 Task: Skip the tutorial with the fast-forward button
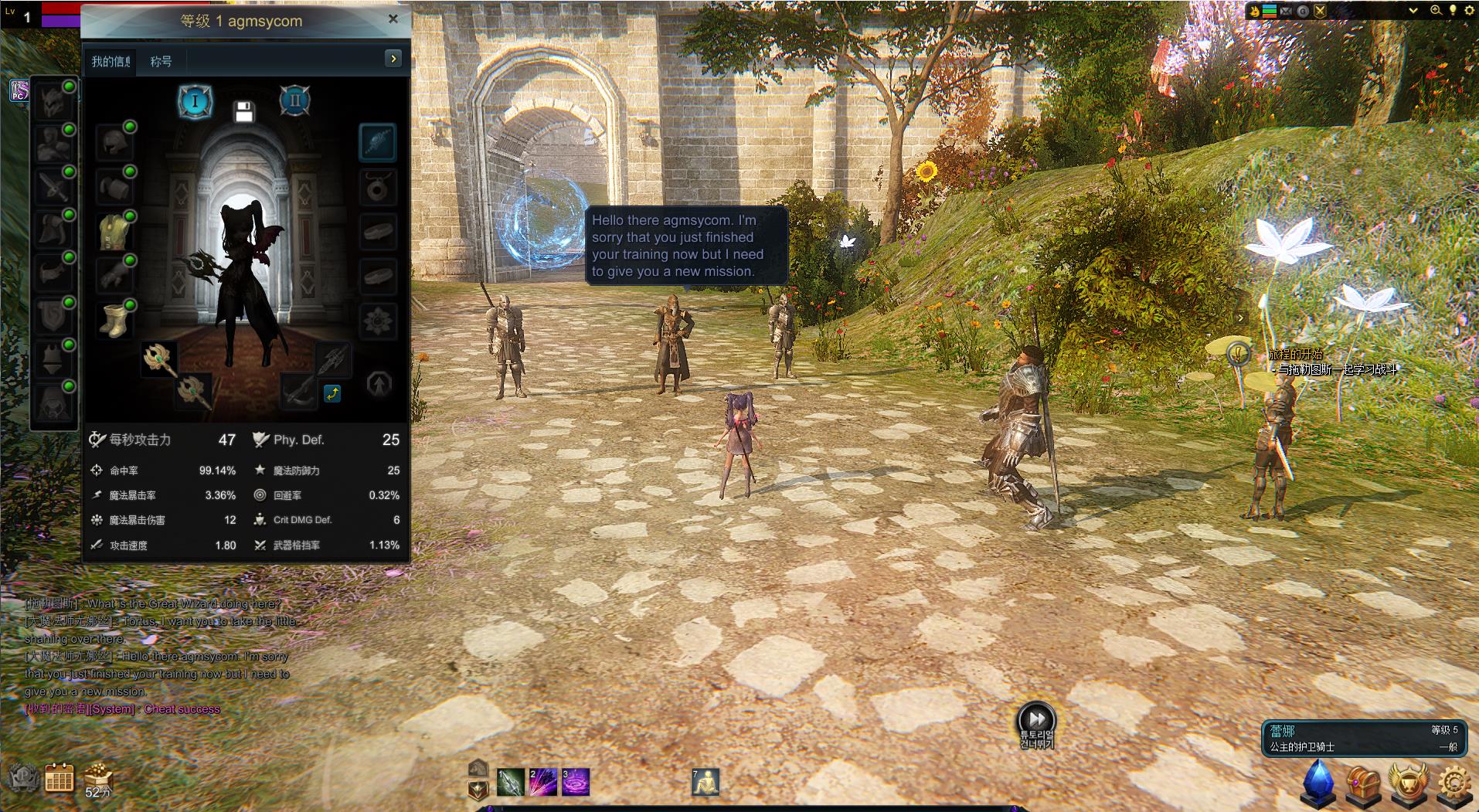(1035, 718)
